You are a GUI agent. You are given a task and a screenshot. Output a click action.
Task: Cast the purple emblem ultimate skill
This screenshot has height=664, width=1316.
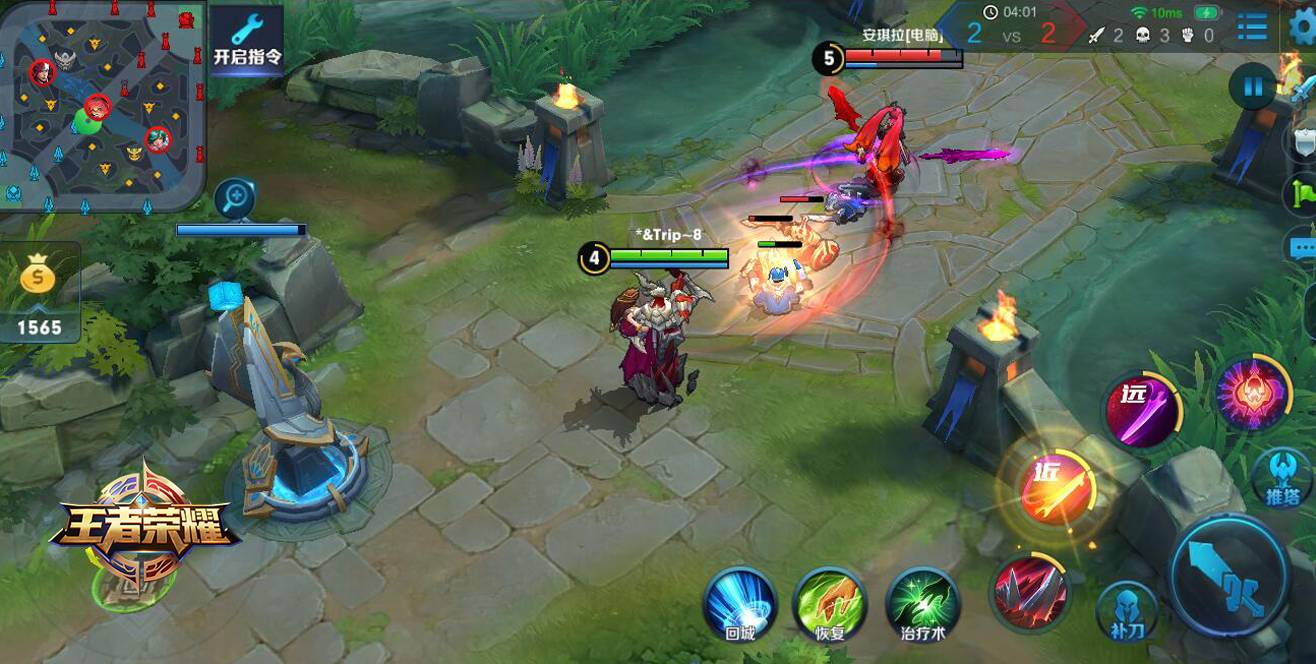(x=1253, y=394)
